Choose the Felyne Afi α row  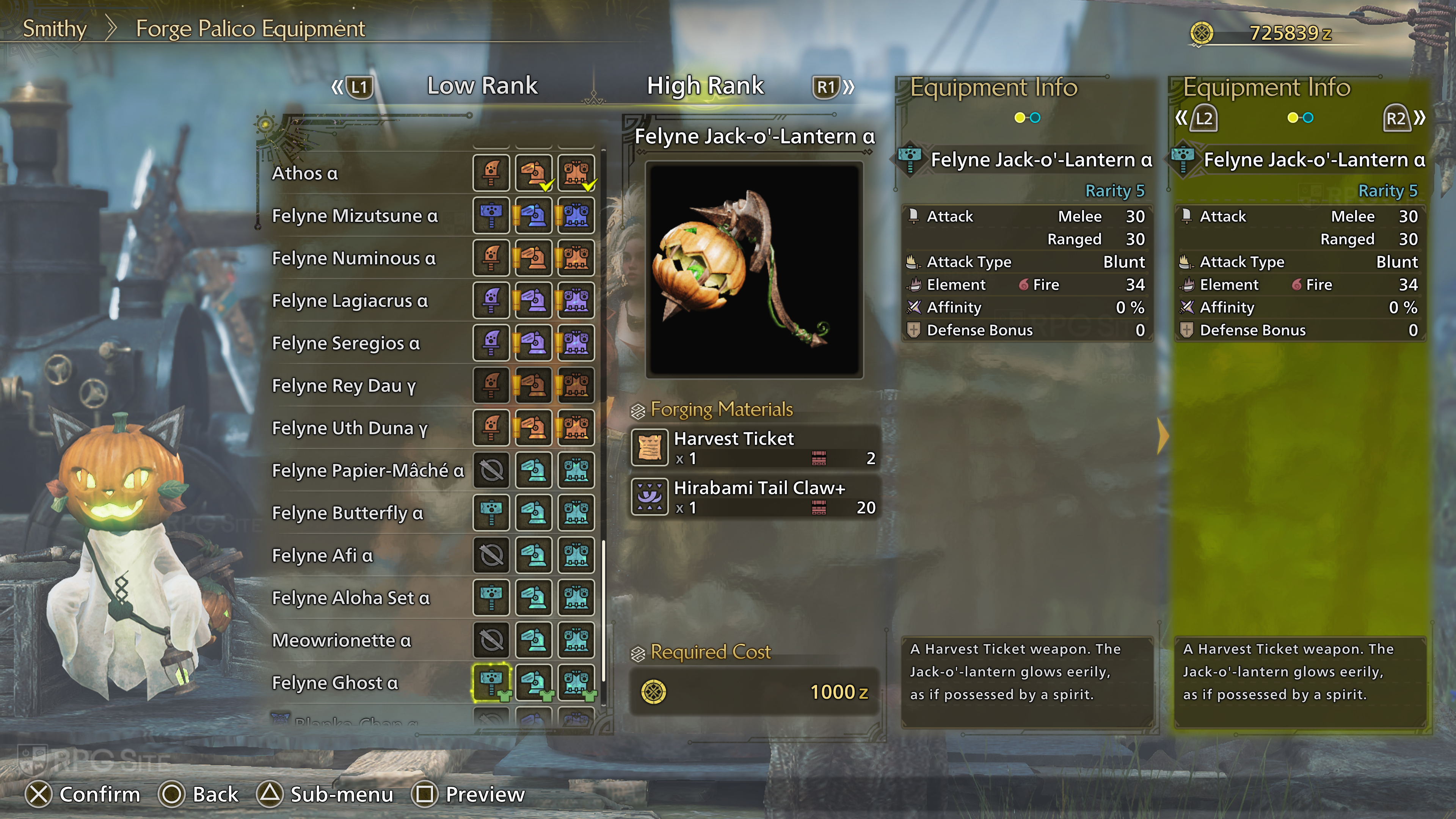point(323,555)
